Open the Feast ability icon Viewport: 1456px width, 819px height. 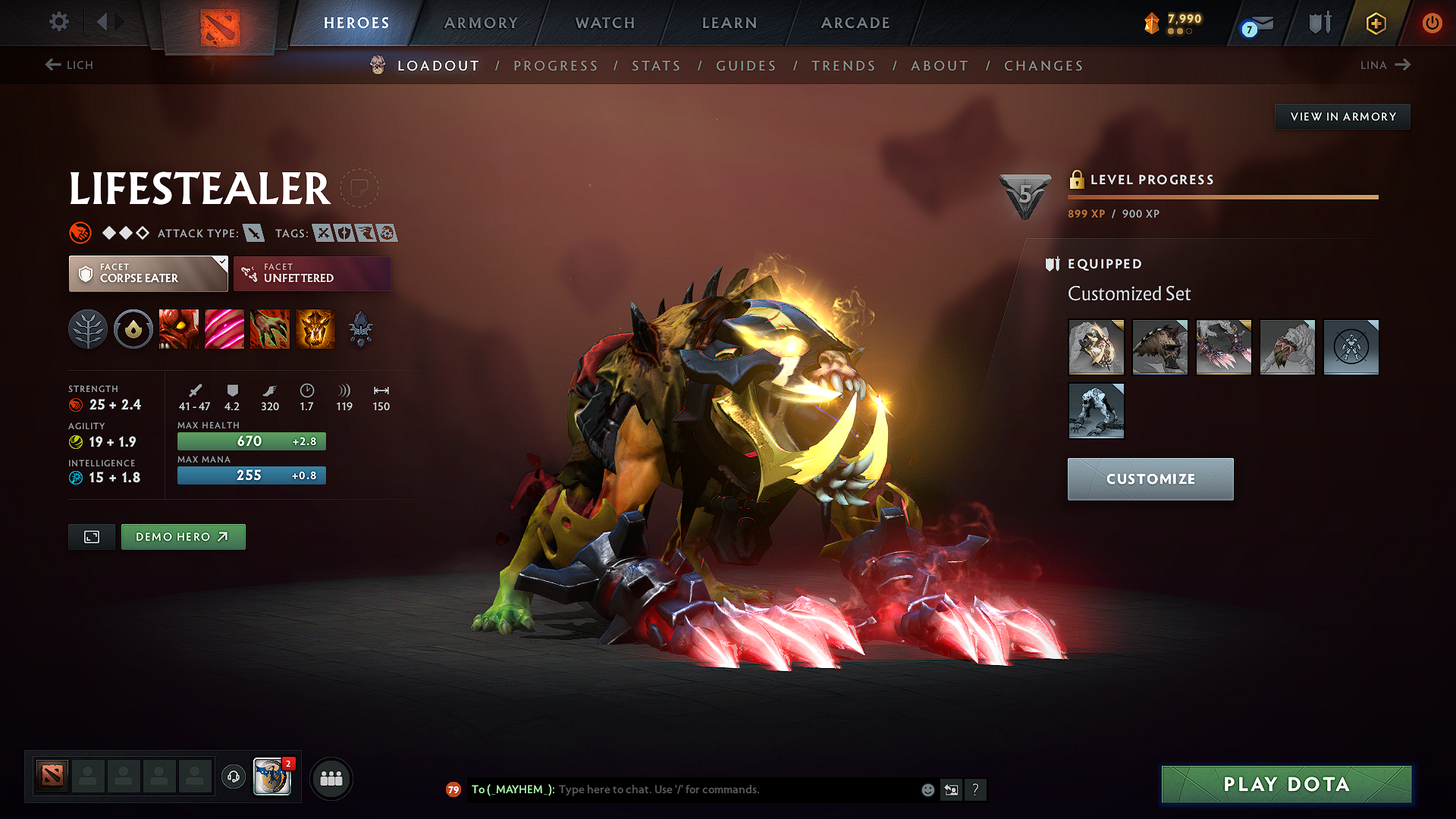pos(224,329)
